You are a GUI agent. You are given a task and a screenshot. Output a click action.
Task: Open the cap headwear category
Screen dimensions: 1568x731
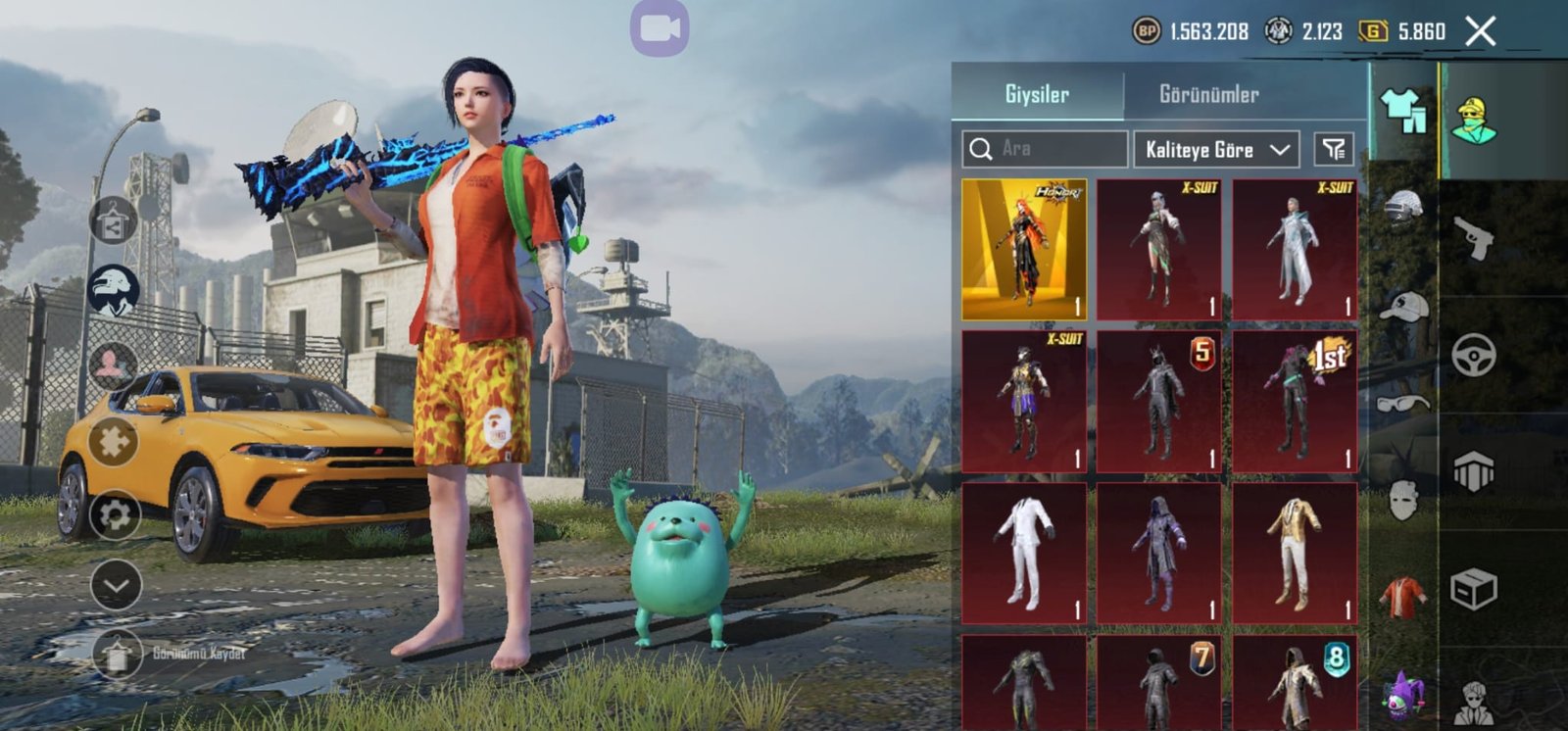point(1403,307)
